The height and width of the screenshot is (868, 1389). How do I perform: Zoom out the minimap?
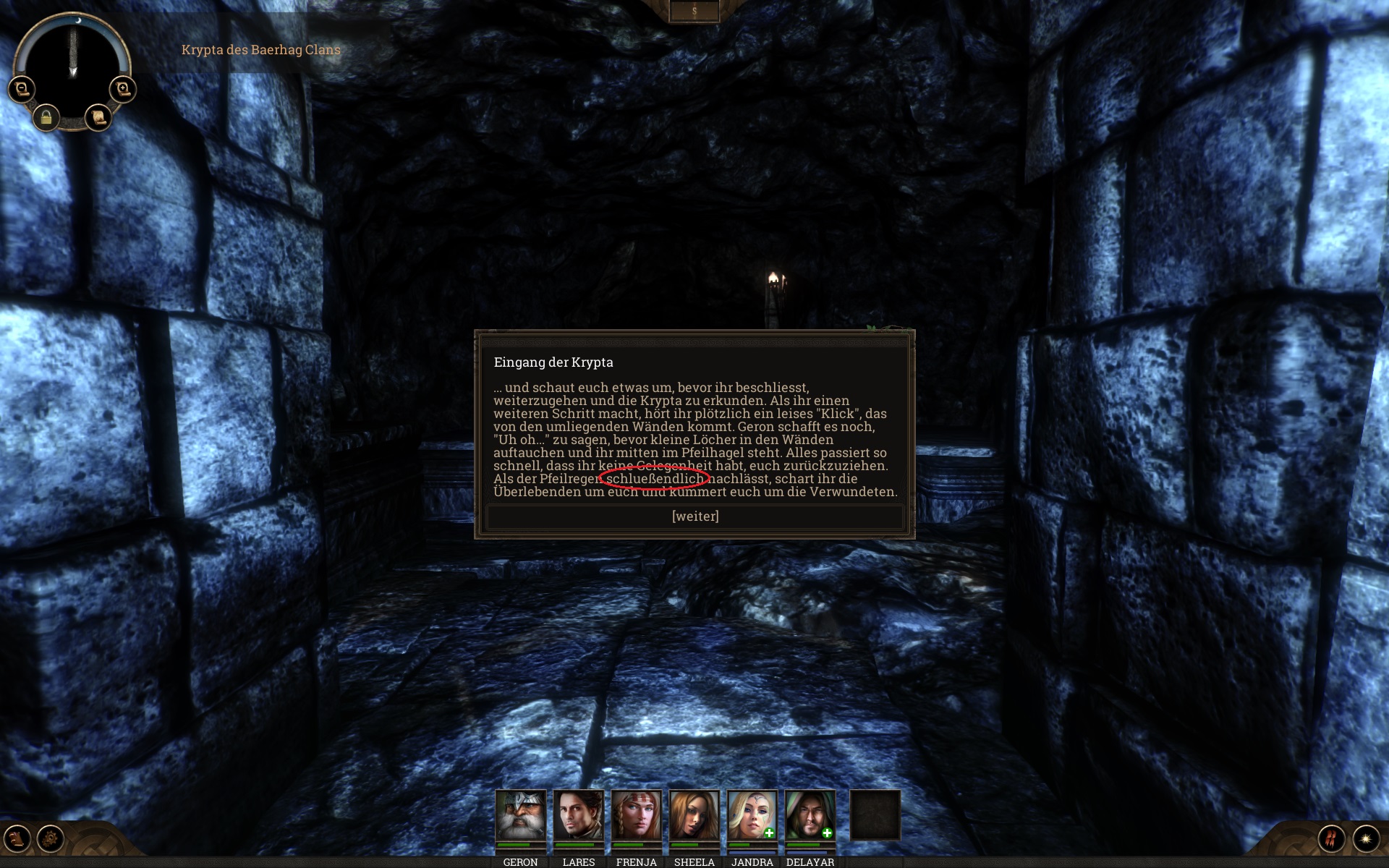click(22, 89)
